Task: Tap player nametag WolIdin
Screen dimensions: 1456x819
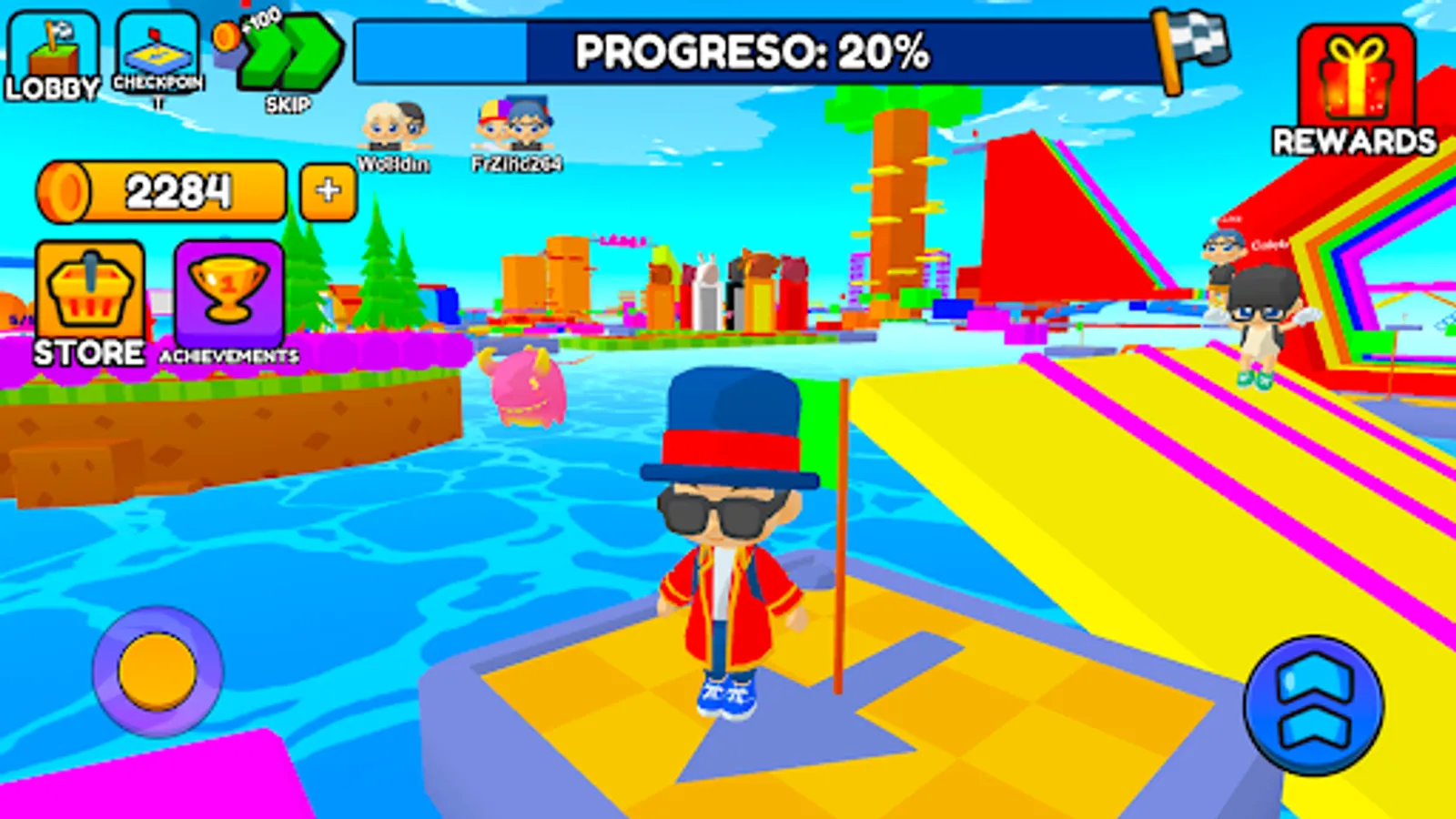Action: click(391, 165)
